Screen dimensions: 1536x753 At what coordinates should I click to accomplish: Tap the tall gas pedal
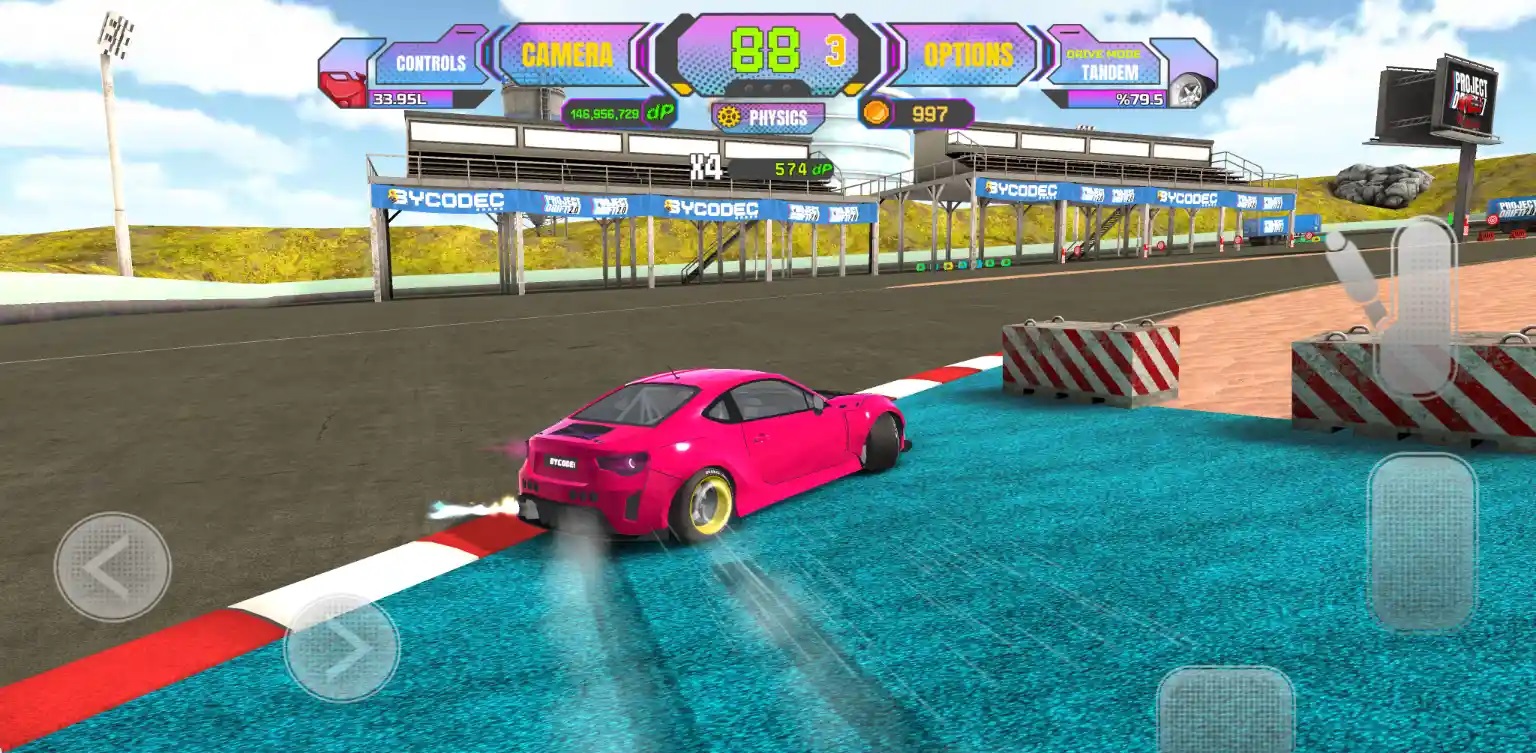tap(1421, 542)
